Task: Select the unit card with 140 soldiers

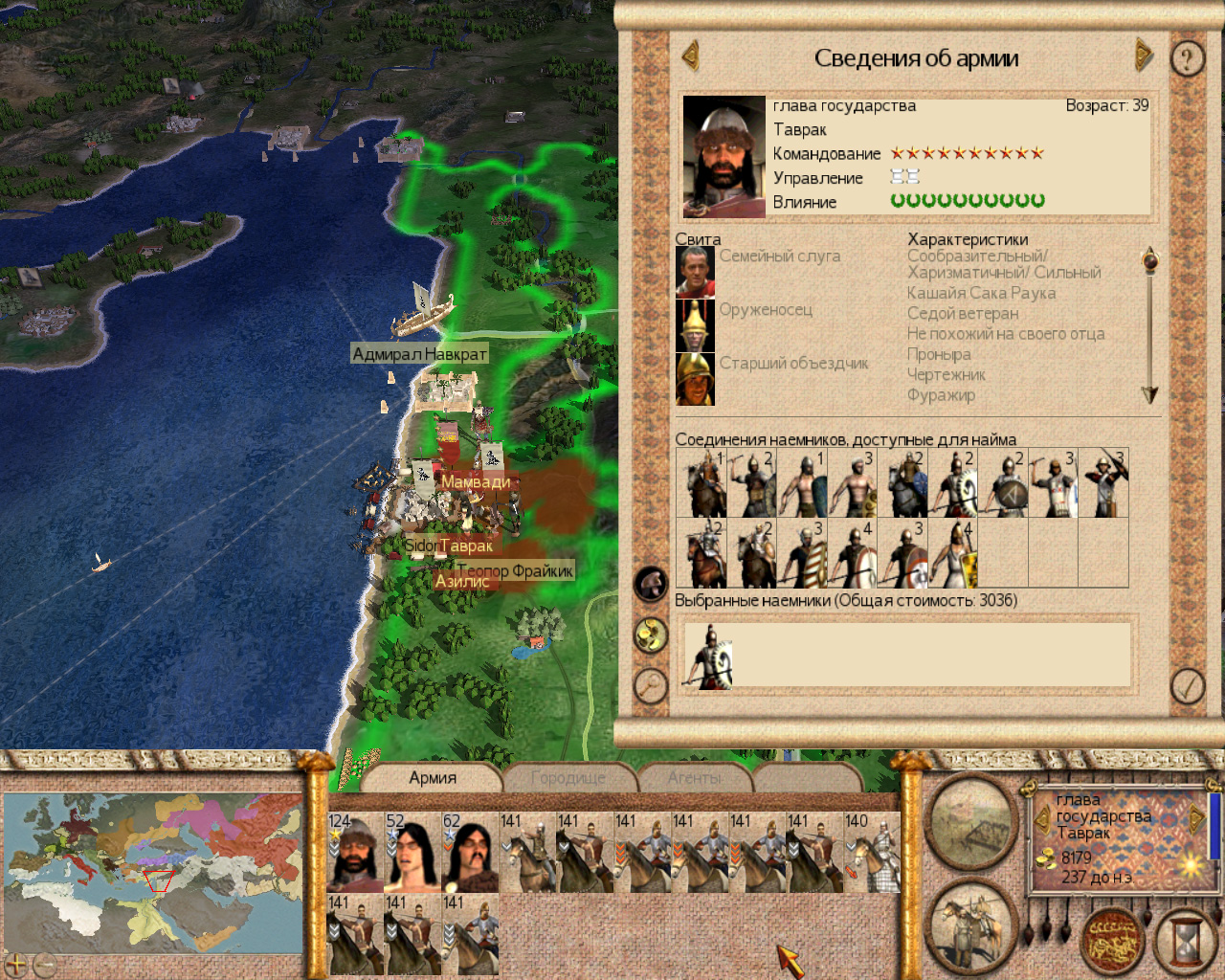Action: coord(871,852)
